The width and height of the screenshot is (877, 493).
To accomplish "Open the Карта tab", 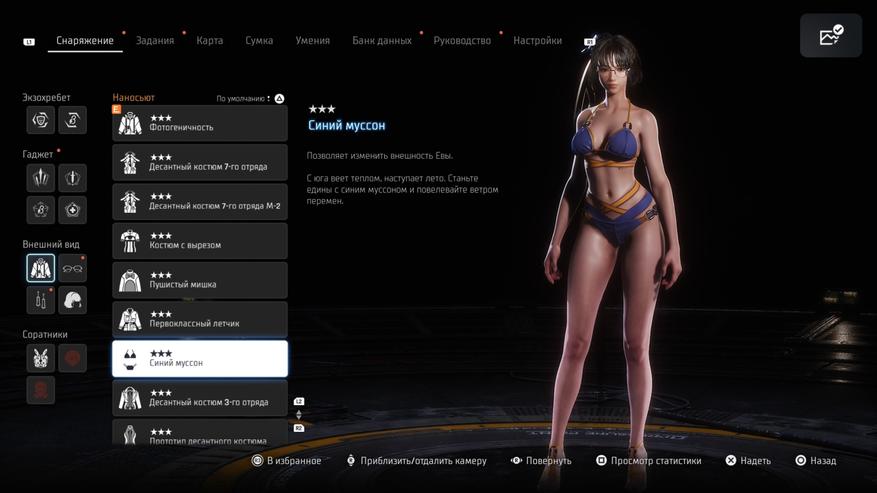I will pos(210,40).
